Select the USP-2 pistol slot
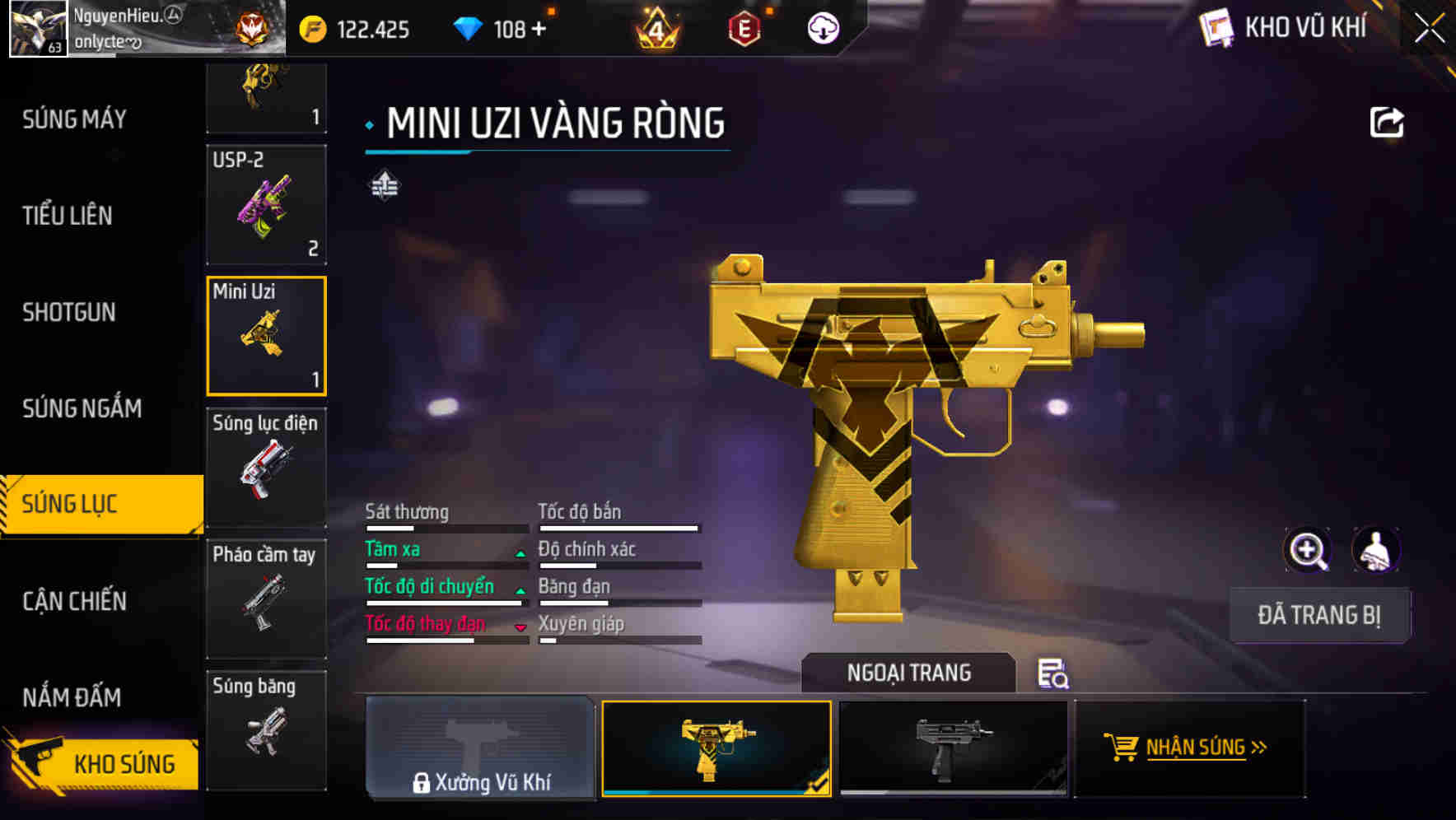Image resolution: width=1456 pixels, height=820 pixels. click(266, 205)
